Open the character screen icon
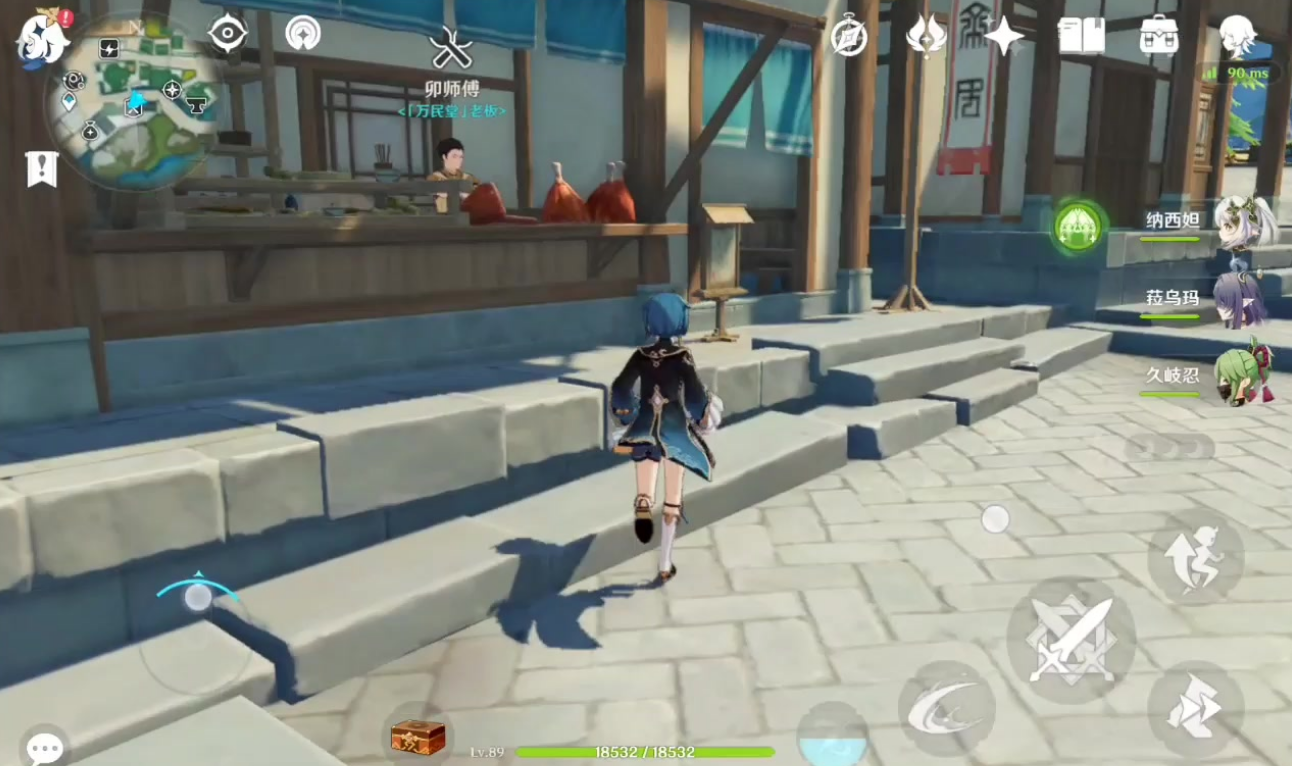The image size is (1292, 766). click(x=1238, y=36)
